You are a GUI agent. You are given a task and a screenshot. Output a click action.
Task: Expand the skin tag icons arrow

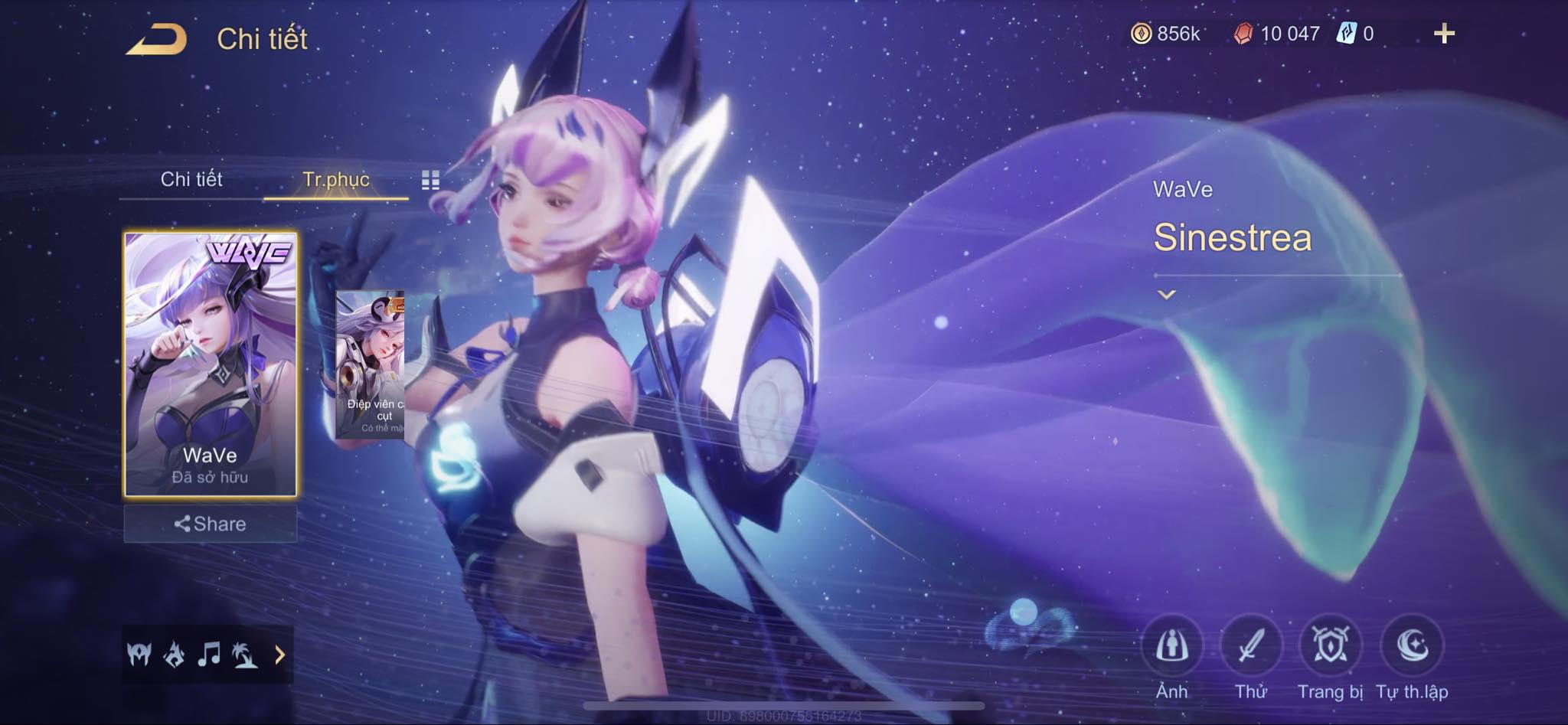pos(279,655)
